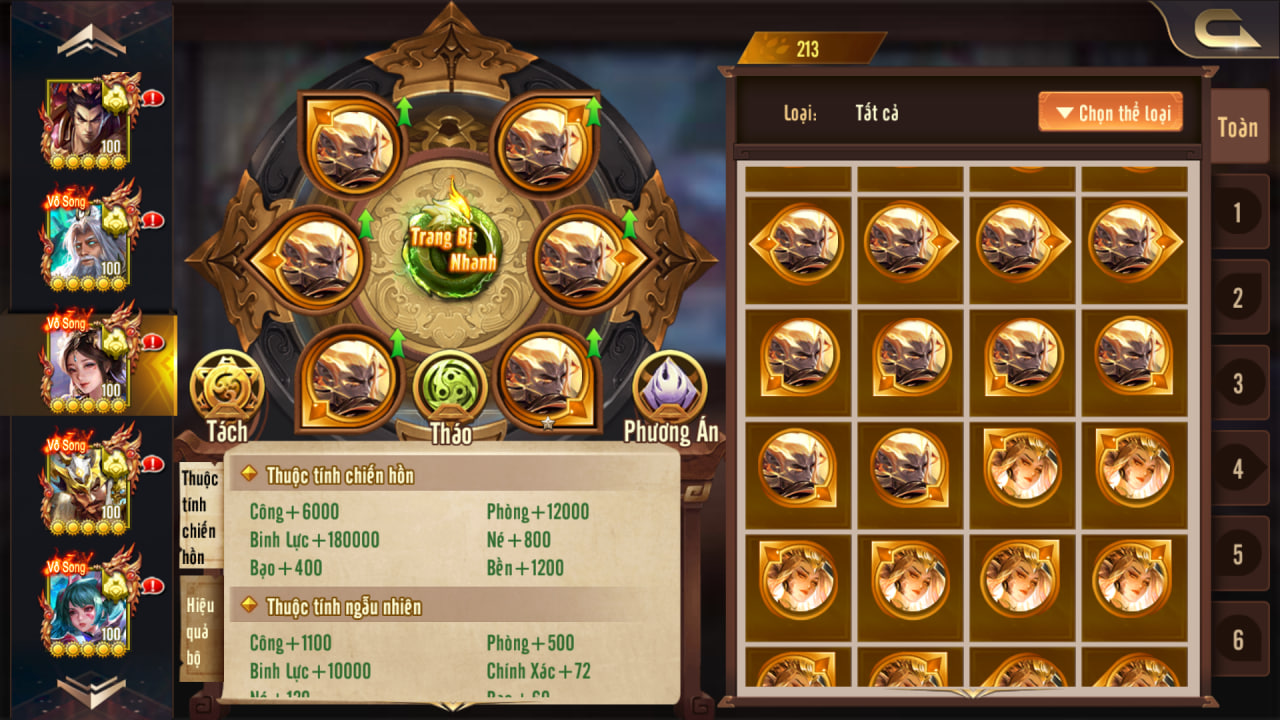Switch to the Hiệu quả bộ side tab
The image size is (1280, 720).
[x=199, y=631]
